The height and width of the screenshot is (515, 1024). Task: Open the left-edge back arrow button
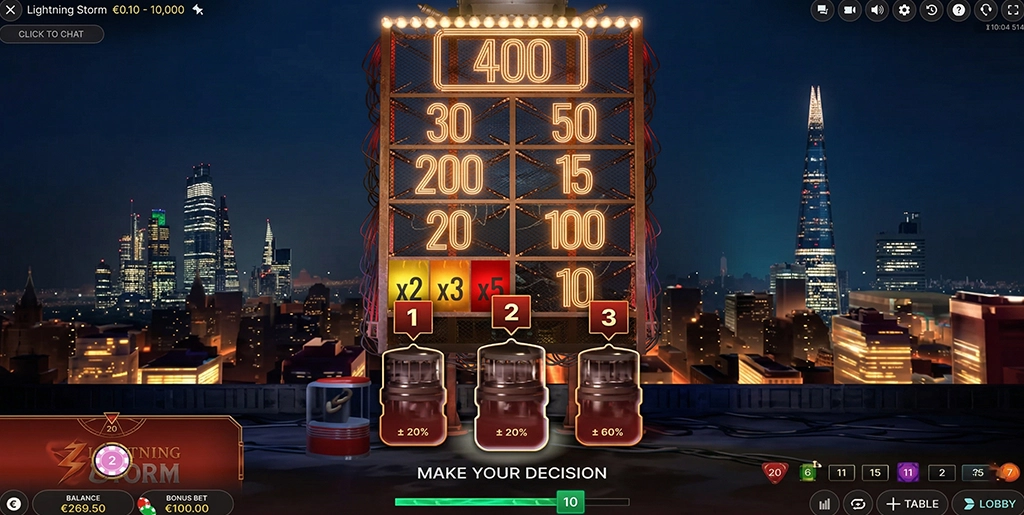(x=12, y=503)
